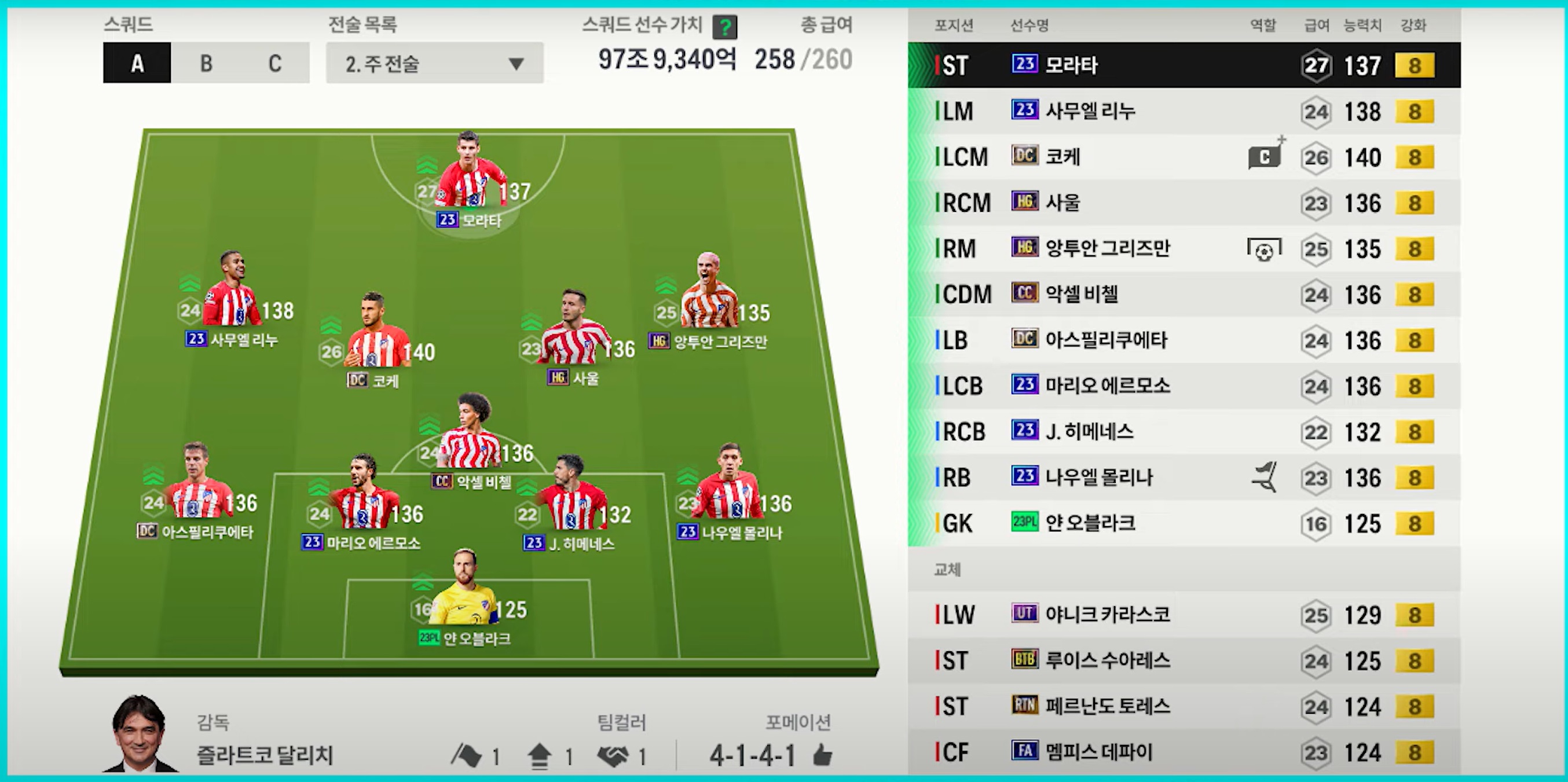
Task: Open manager Zlatko Dalić portrait
Action: (140, 734)
